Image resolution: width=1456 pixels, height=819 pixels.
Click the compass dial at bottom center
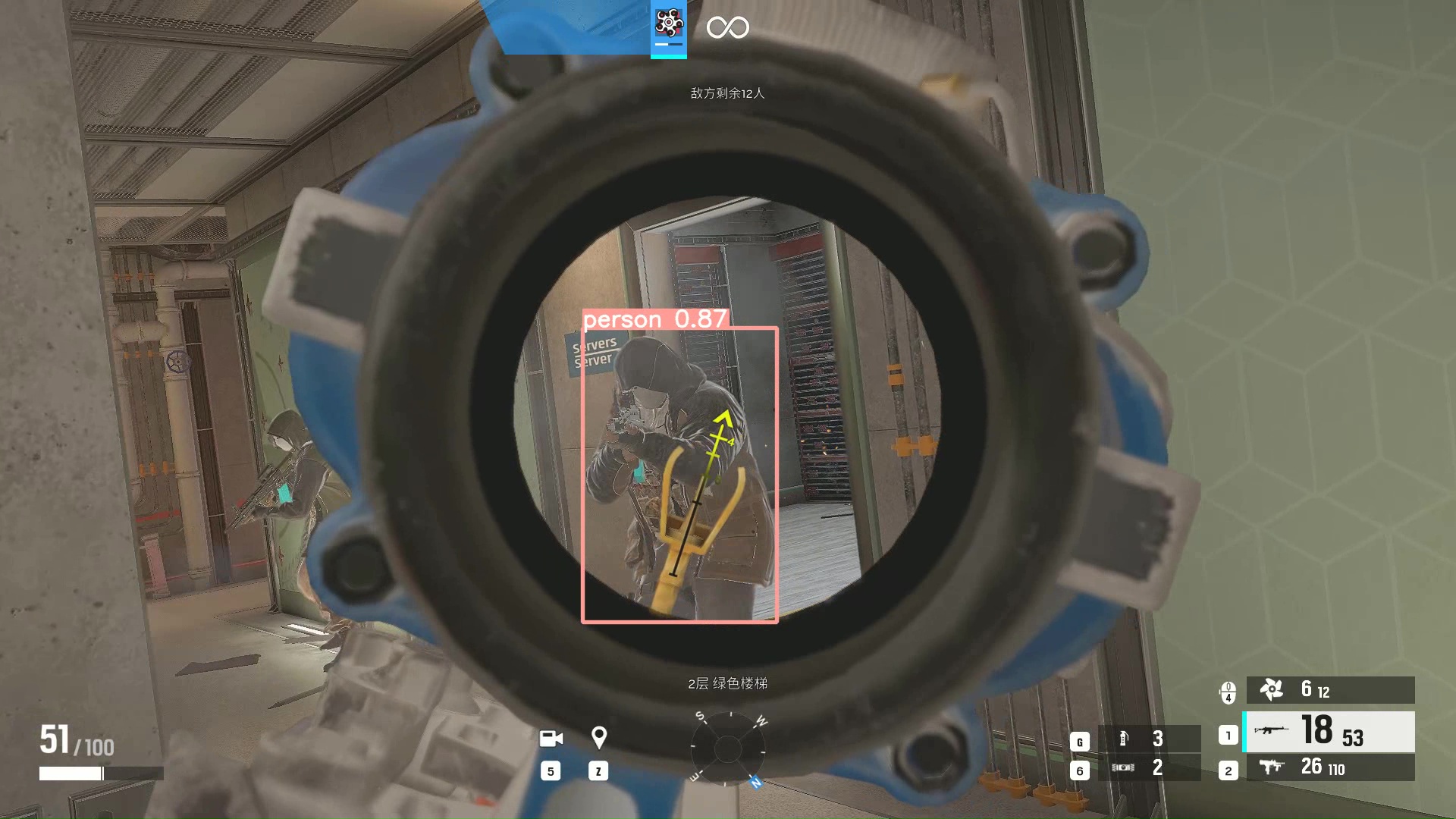click(x=727, y=748)
